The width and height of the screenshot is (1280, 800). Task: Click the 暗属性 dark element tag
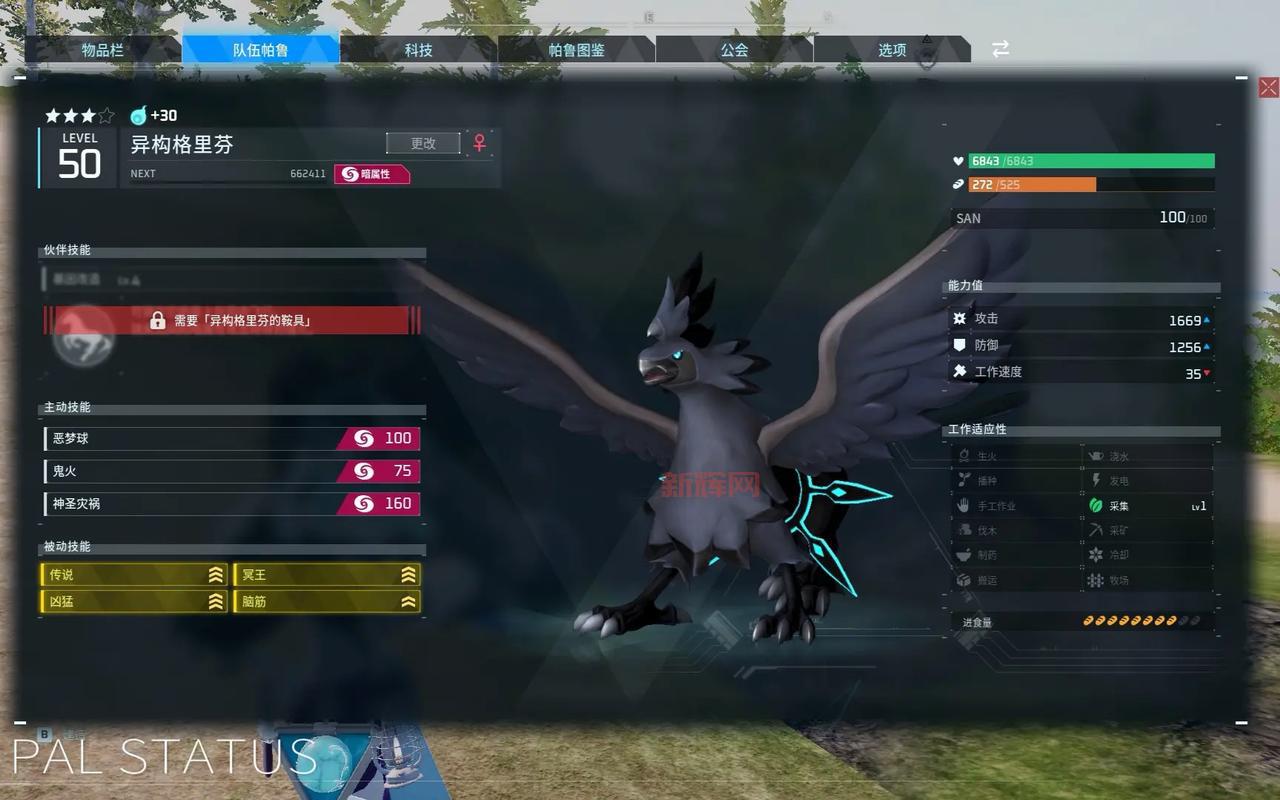click(372, 174)
